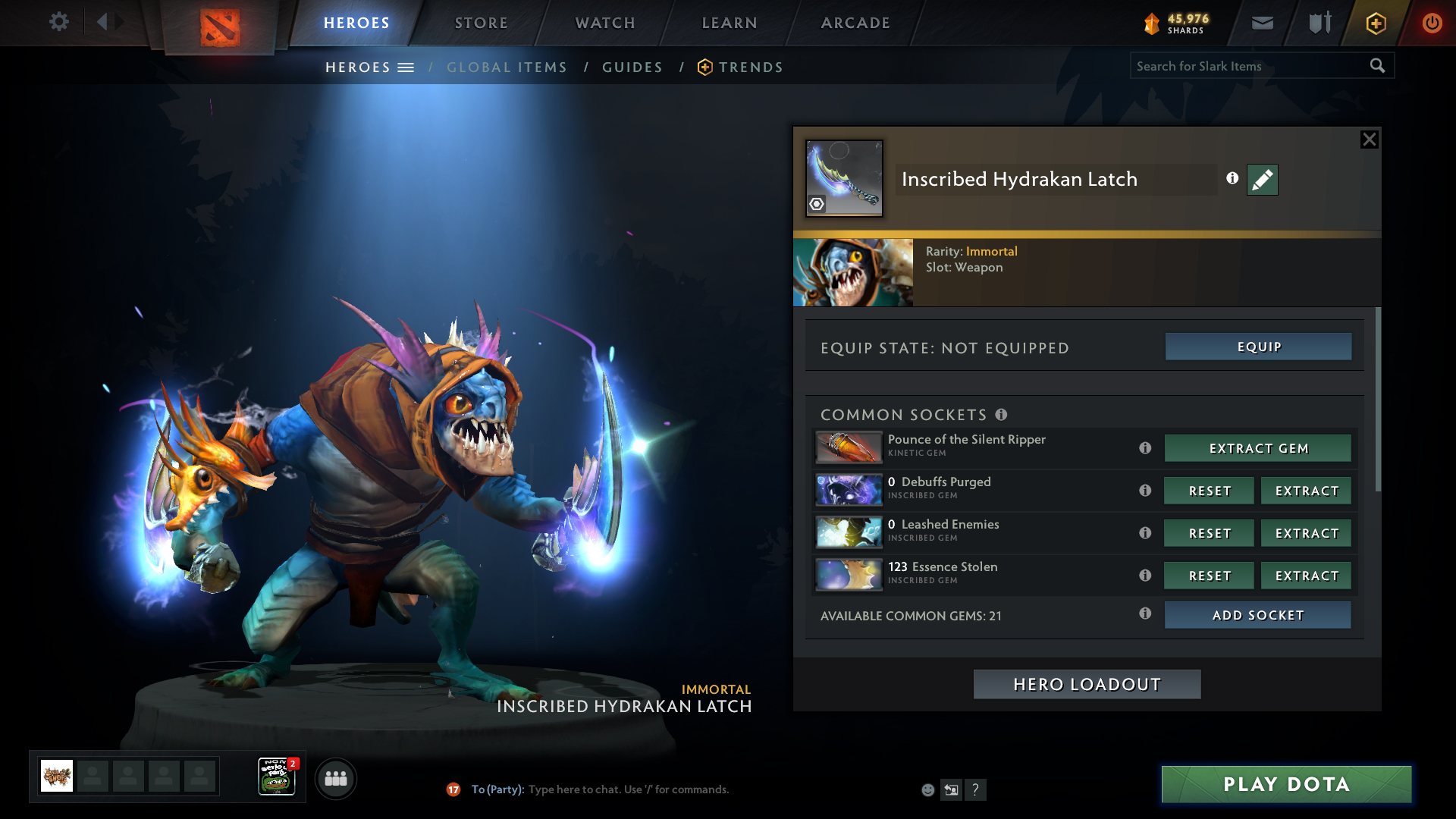1456x819 pixels.
Task: Rename item with the pencil button
Action: [x=1262, y=180]
